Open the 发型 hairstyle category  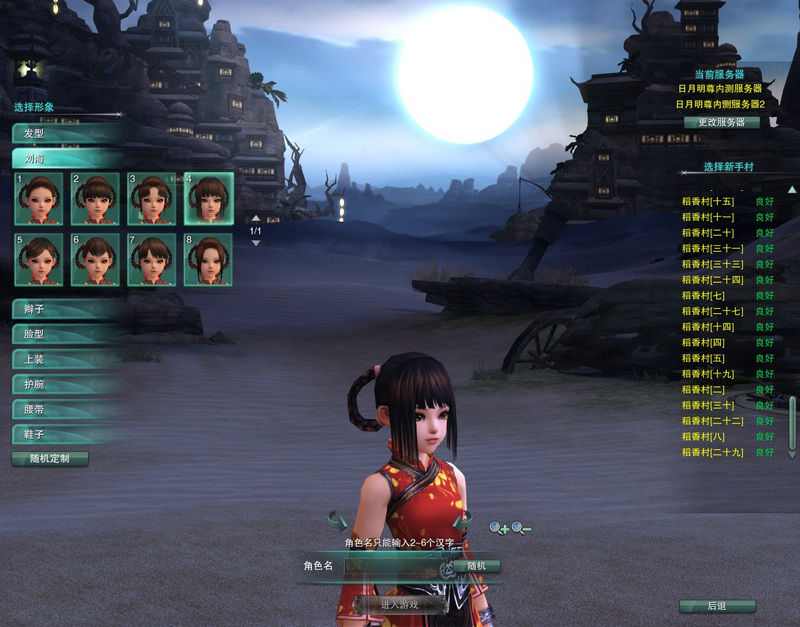65,133
